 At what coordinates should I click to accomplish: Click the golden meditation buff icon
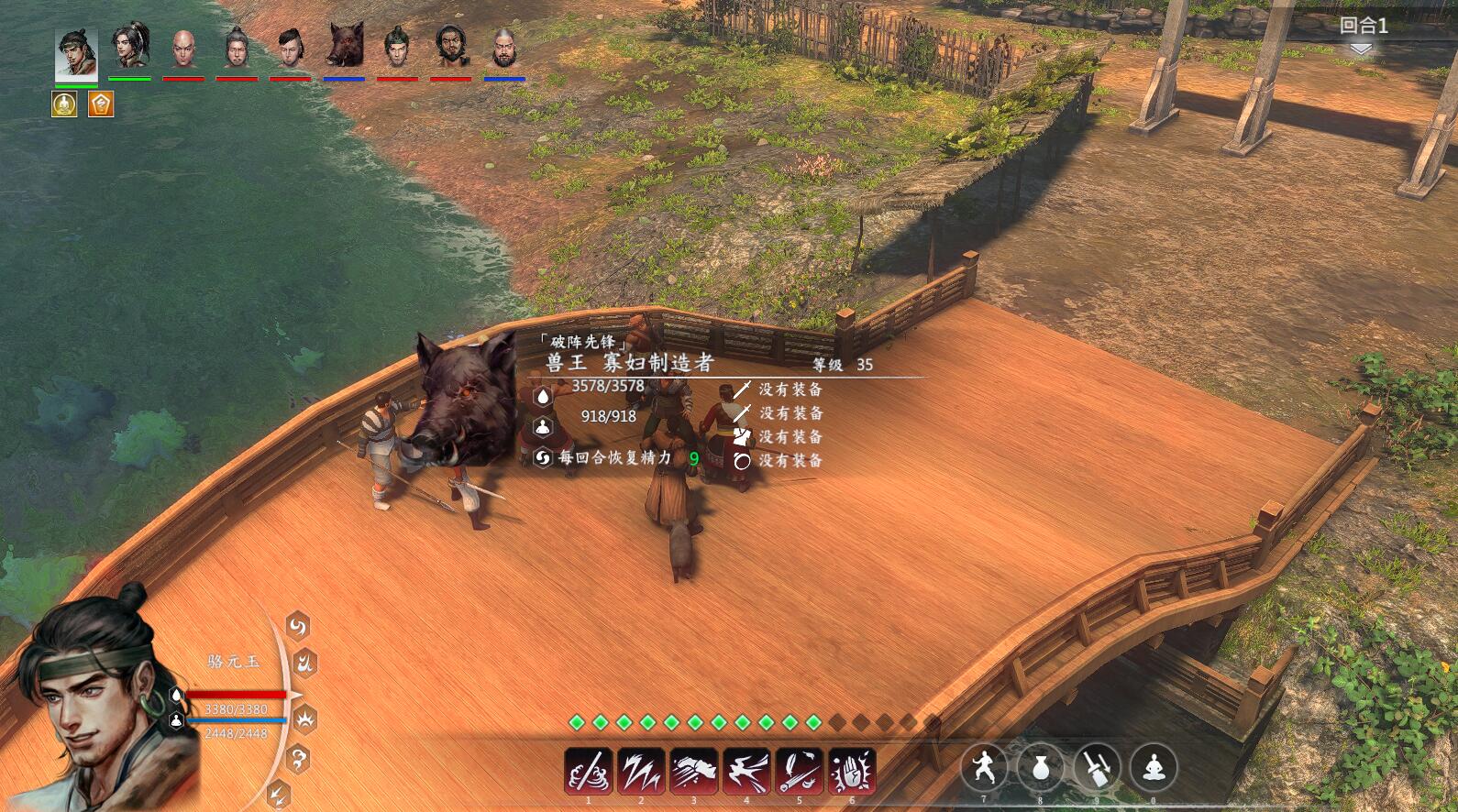click(64, 104)
